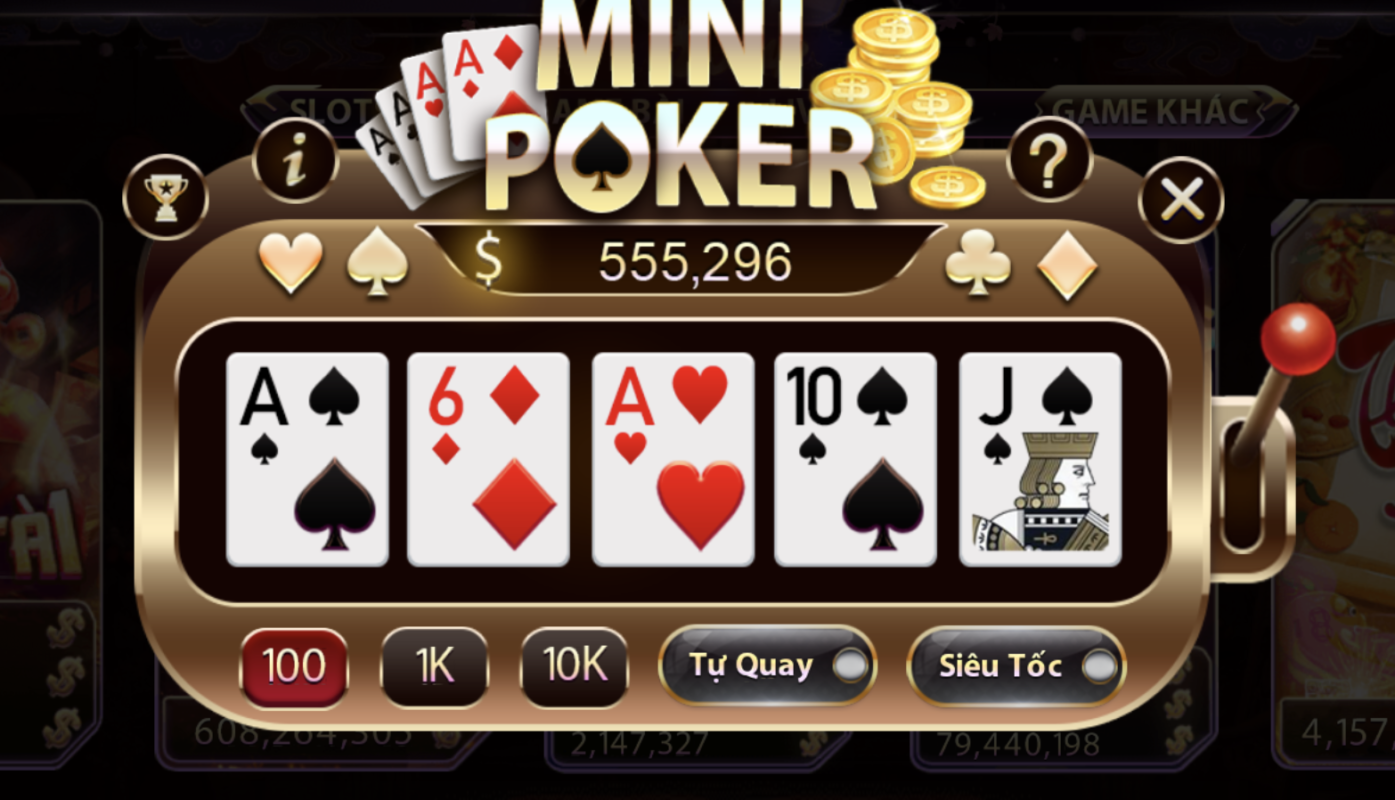Click the Ace of Spades card
Screen dimensions: 1395x800
305,460
